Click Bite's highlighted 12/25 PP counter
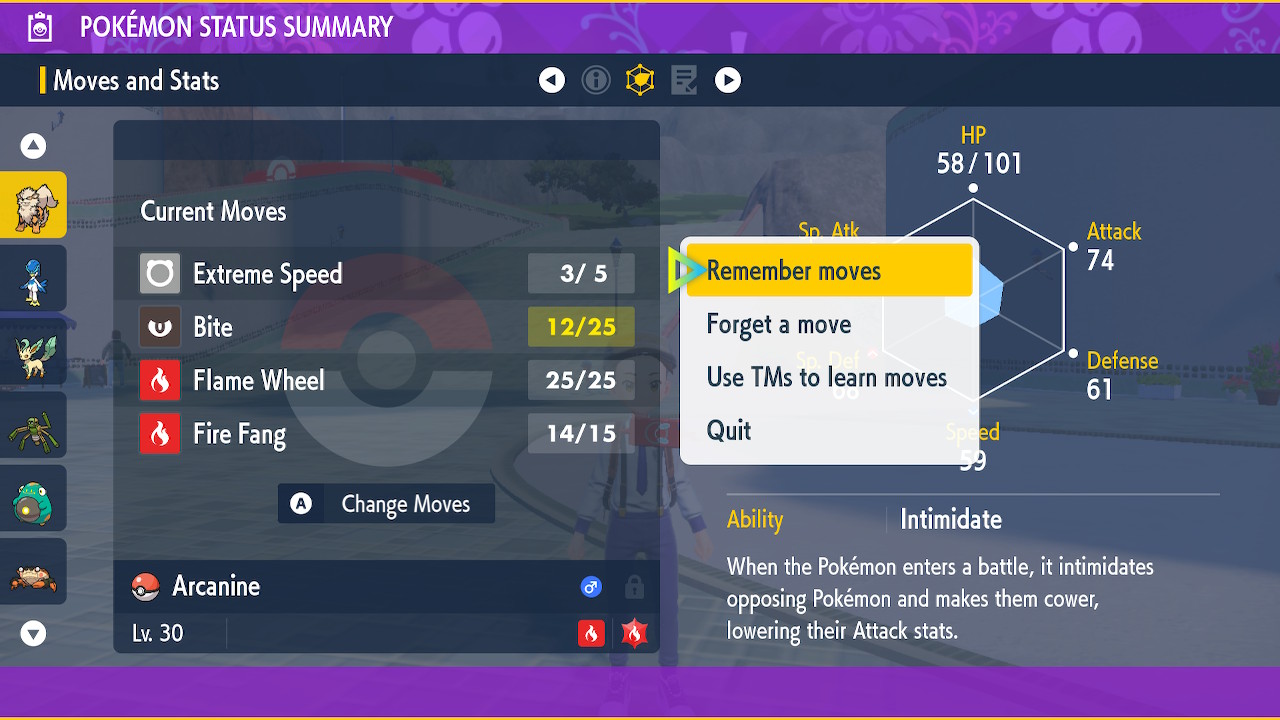Image resolution: width=1280 pixels, height=720 pixels. [x=581, y=327]
